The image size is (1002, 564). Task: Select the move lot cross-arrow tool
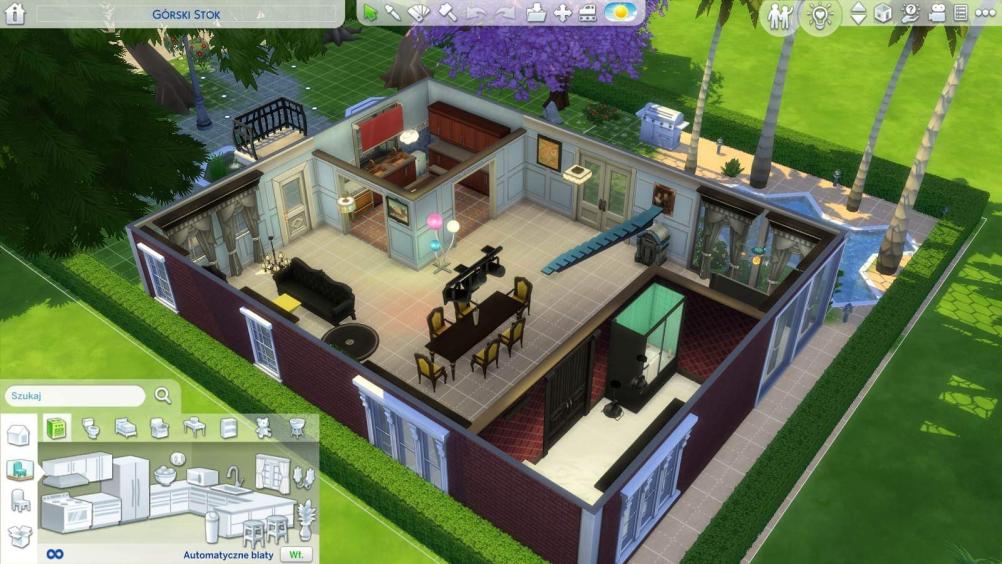click(x=563, y=13)
